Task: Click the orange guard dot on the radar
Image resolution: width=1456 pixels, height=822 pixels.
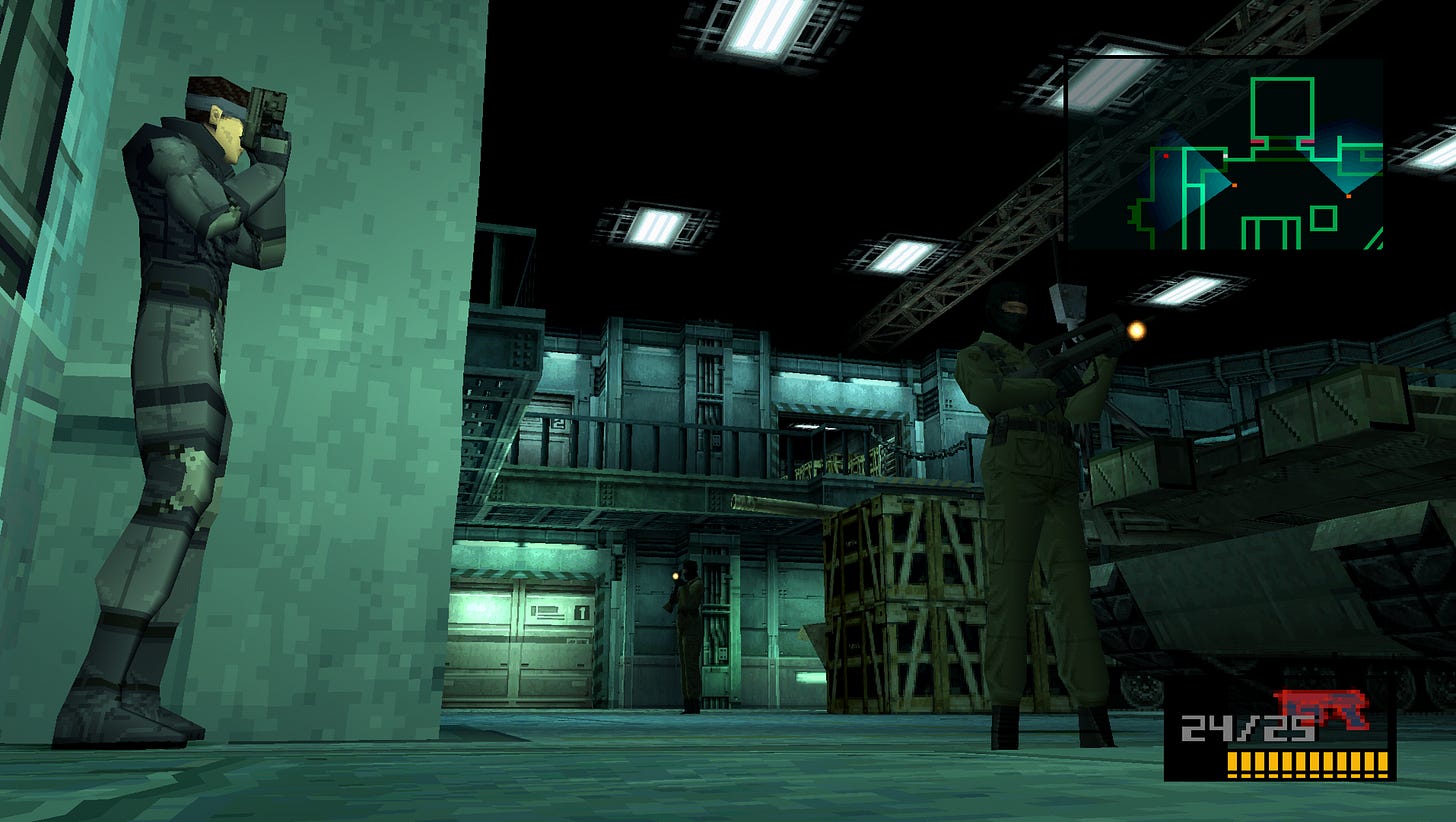Action: [x=1234, y=185]
